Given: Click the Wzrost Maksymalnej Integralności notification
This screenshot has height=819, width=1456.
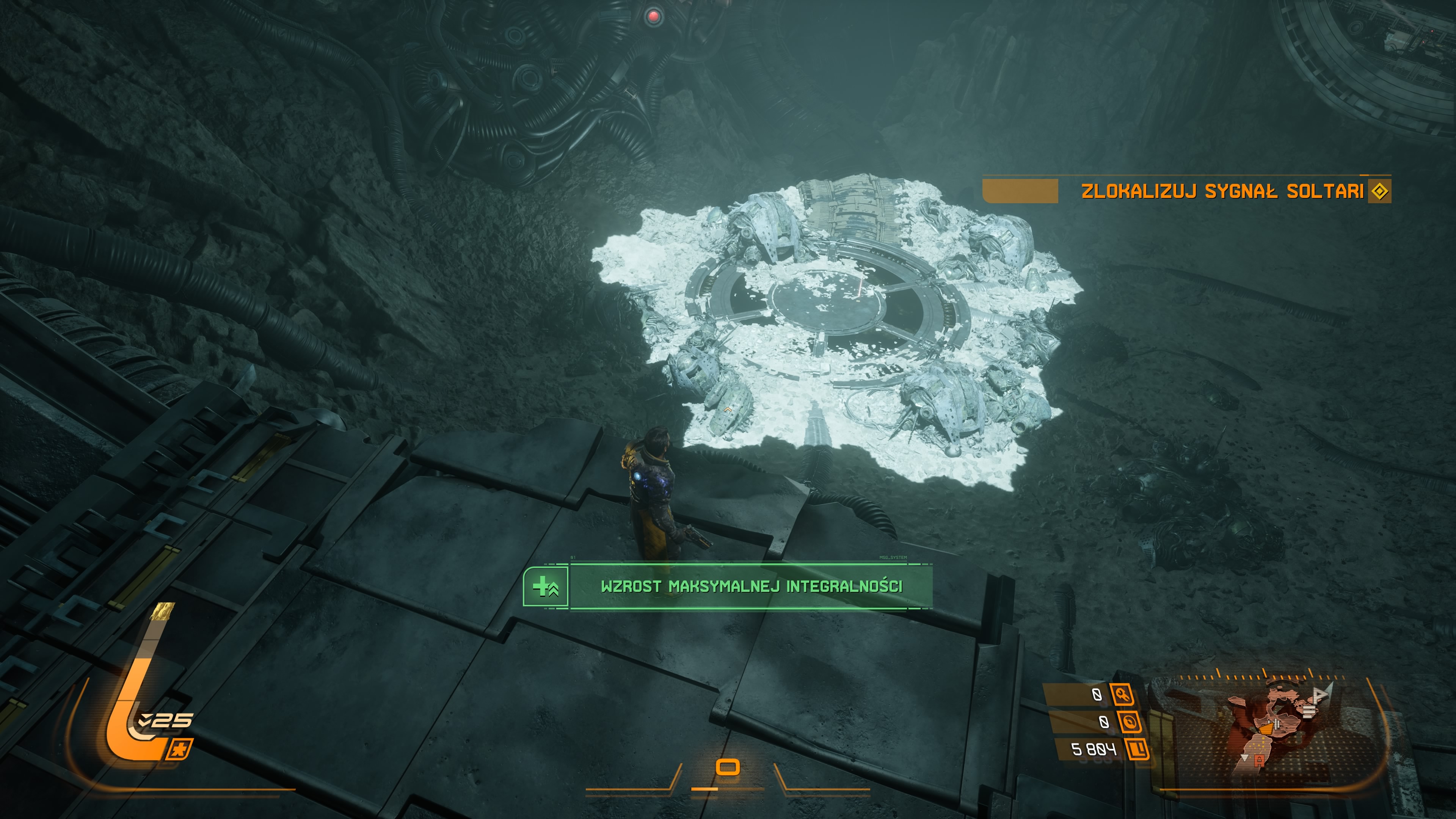Looking at the screenshot, I should click(751, 586).
